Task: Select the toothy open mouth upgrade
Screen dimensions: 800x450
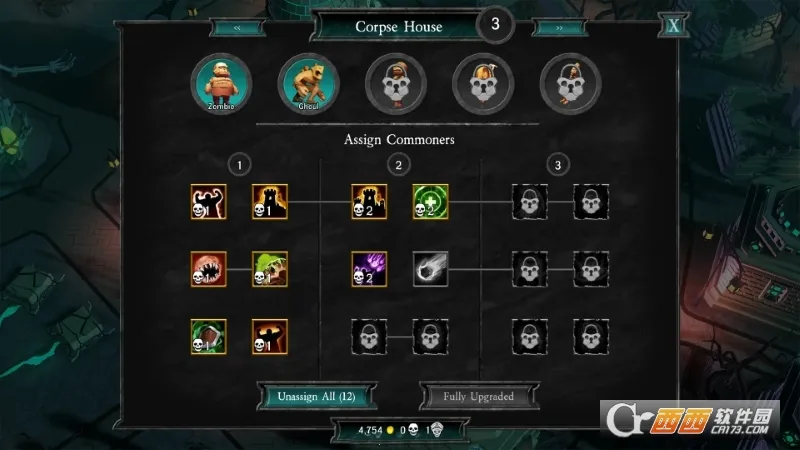Action: (x=209, y=269)
